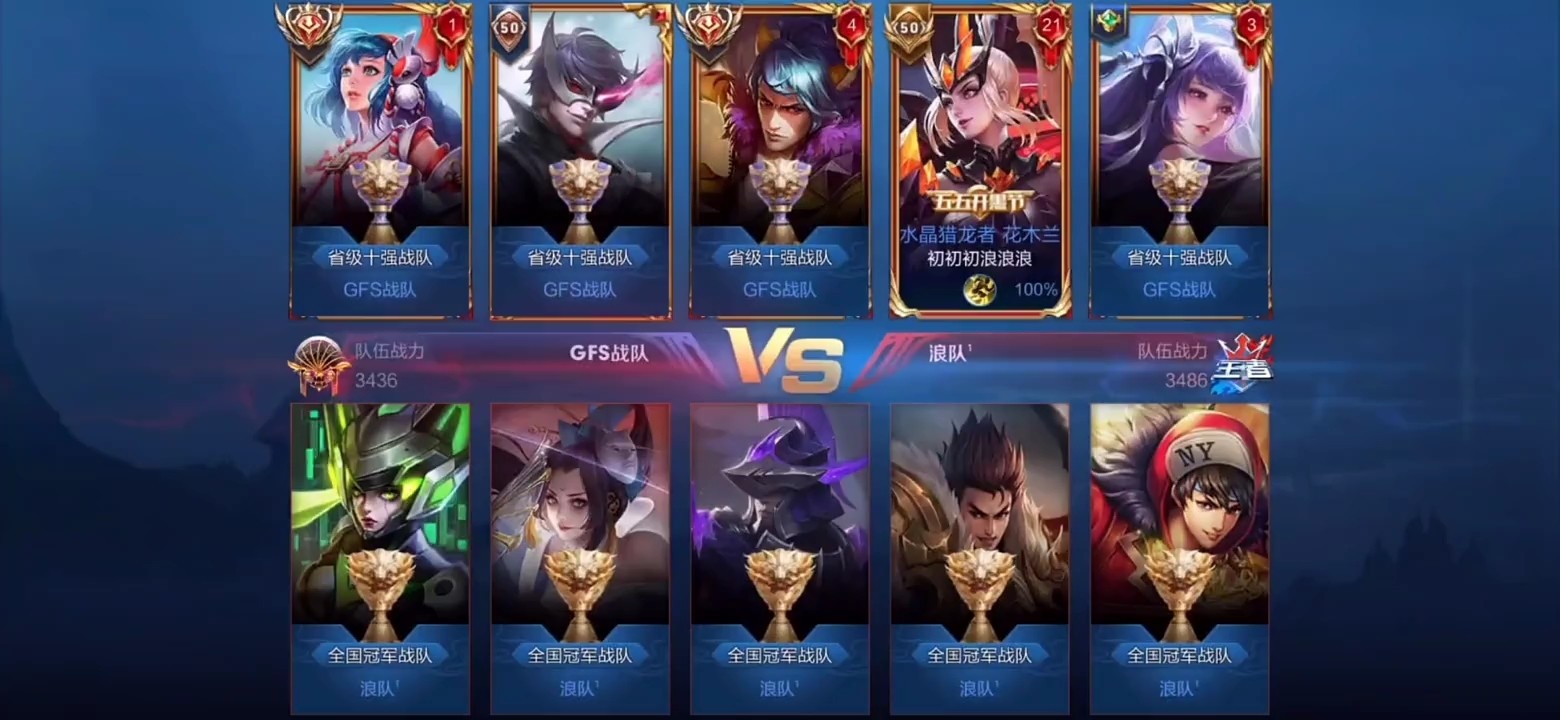
Task: Open the 水晶猎龙者 花木兰 player card
Action: pyautogui.click(x=980, y=160)
